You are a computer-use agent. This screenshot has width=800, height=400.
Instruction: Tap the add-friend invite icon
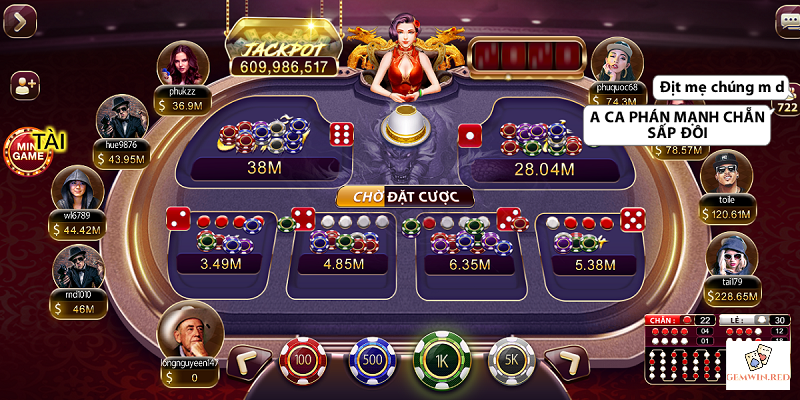24,86
